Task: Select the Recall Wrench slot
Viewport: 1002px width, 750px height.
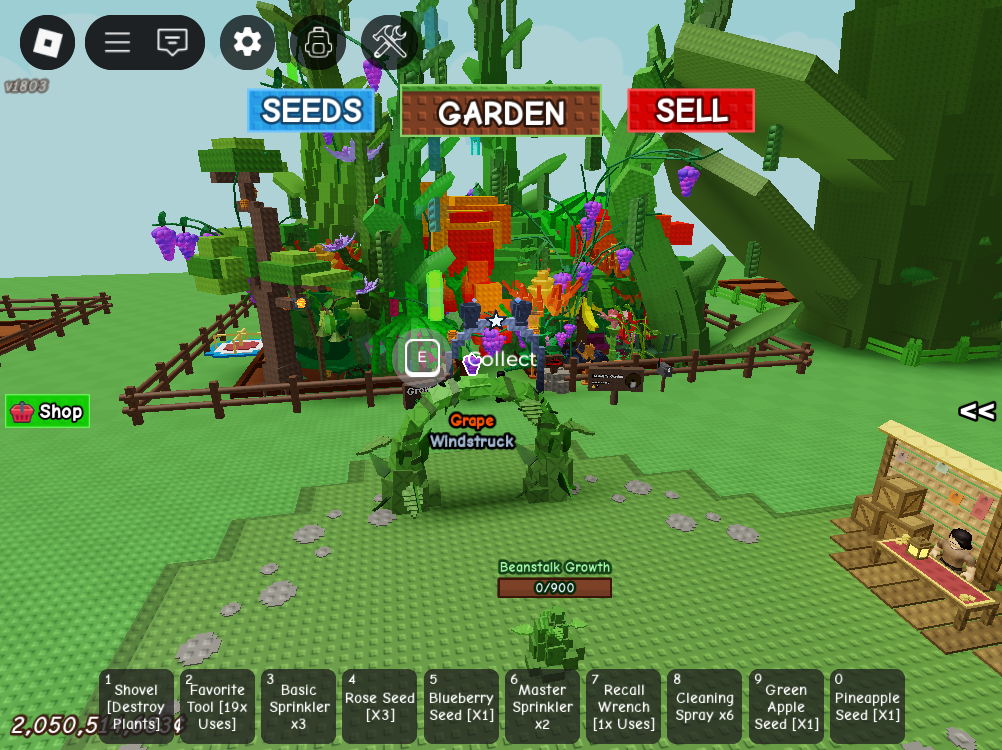Action: tap(623, 706)
